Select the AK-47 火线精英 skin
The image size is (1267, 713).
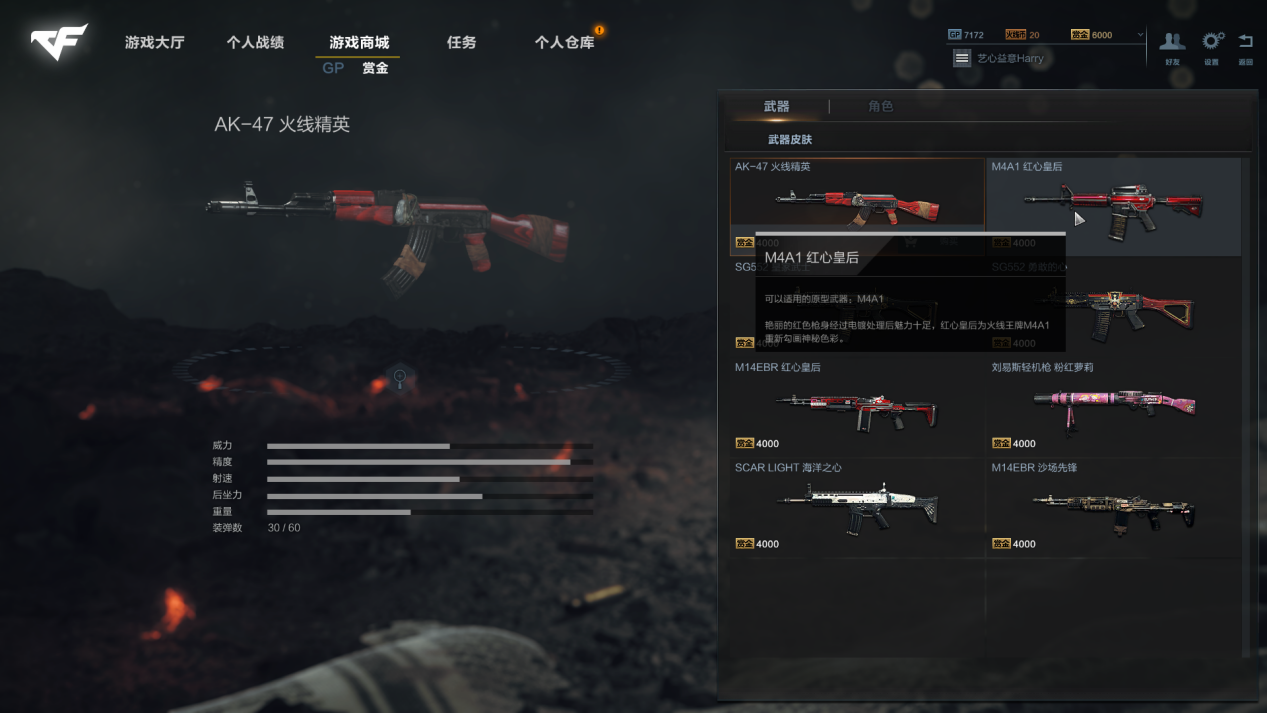(x=857, y=200)
